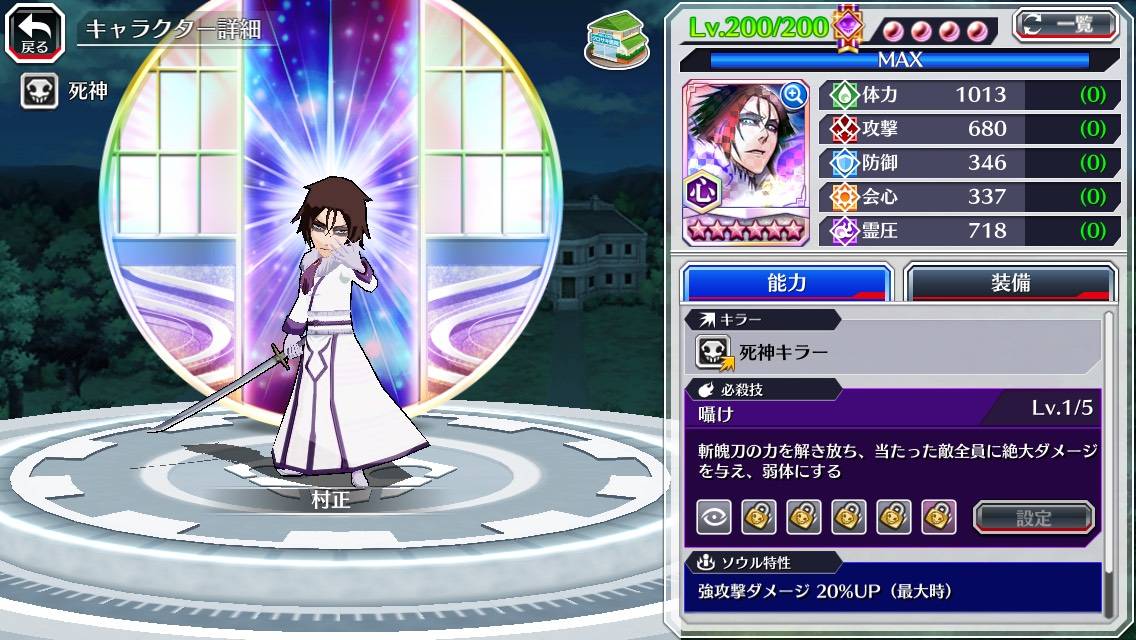Zoom the character portrait with magnifier icon
The height and width of the screenshot is (640, 1136).
[x=794, y=95]
